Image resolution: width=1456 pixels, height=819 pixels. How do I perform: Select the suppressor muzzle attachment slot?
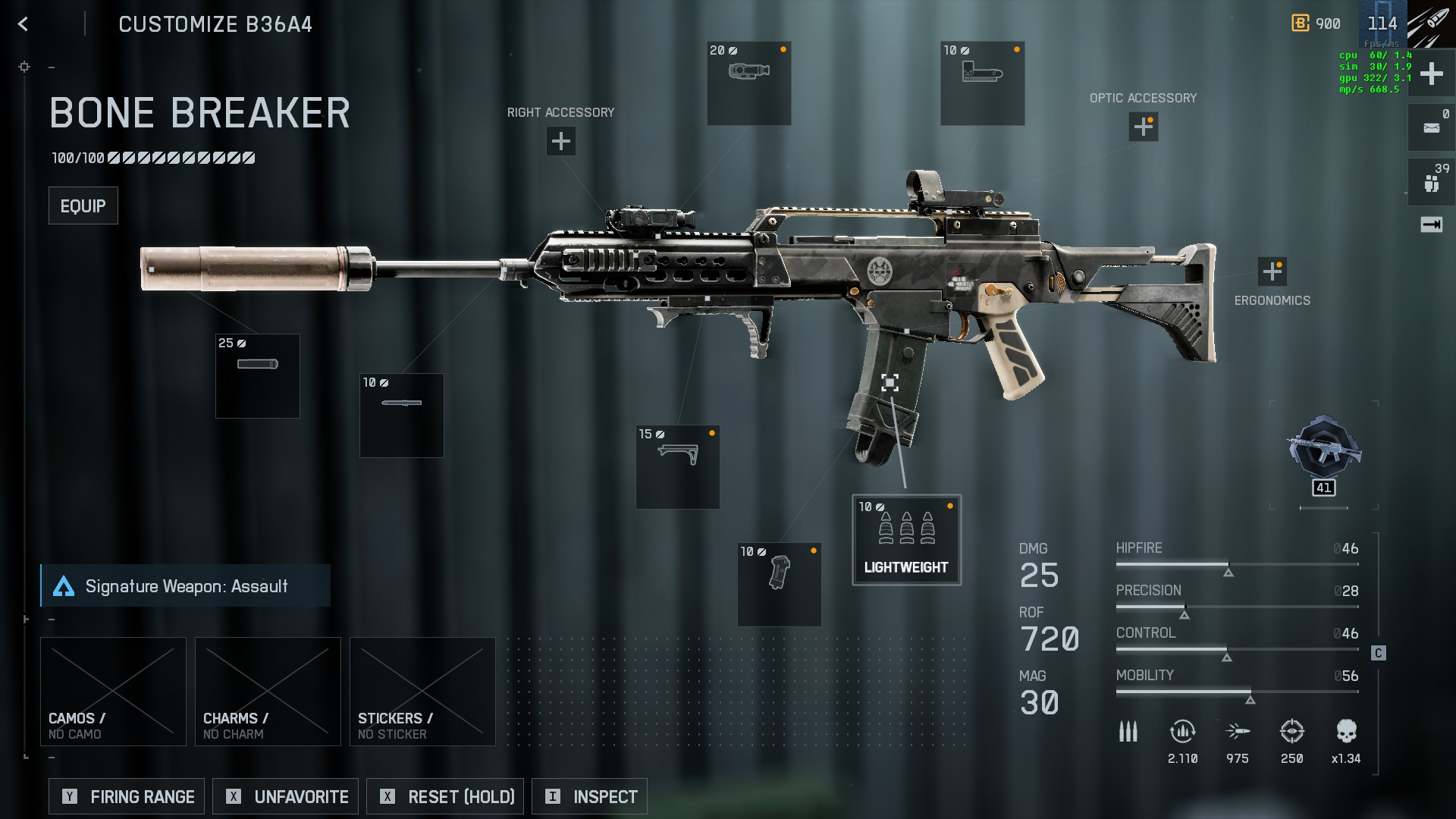click(x=258, y=376)
